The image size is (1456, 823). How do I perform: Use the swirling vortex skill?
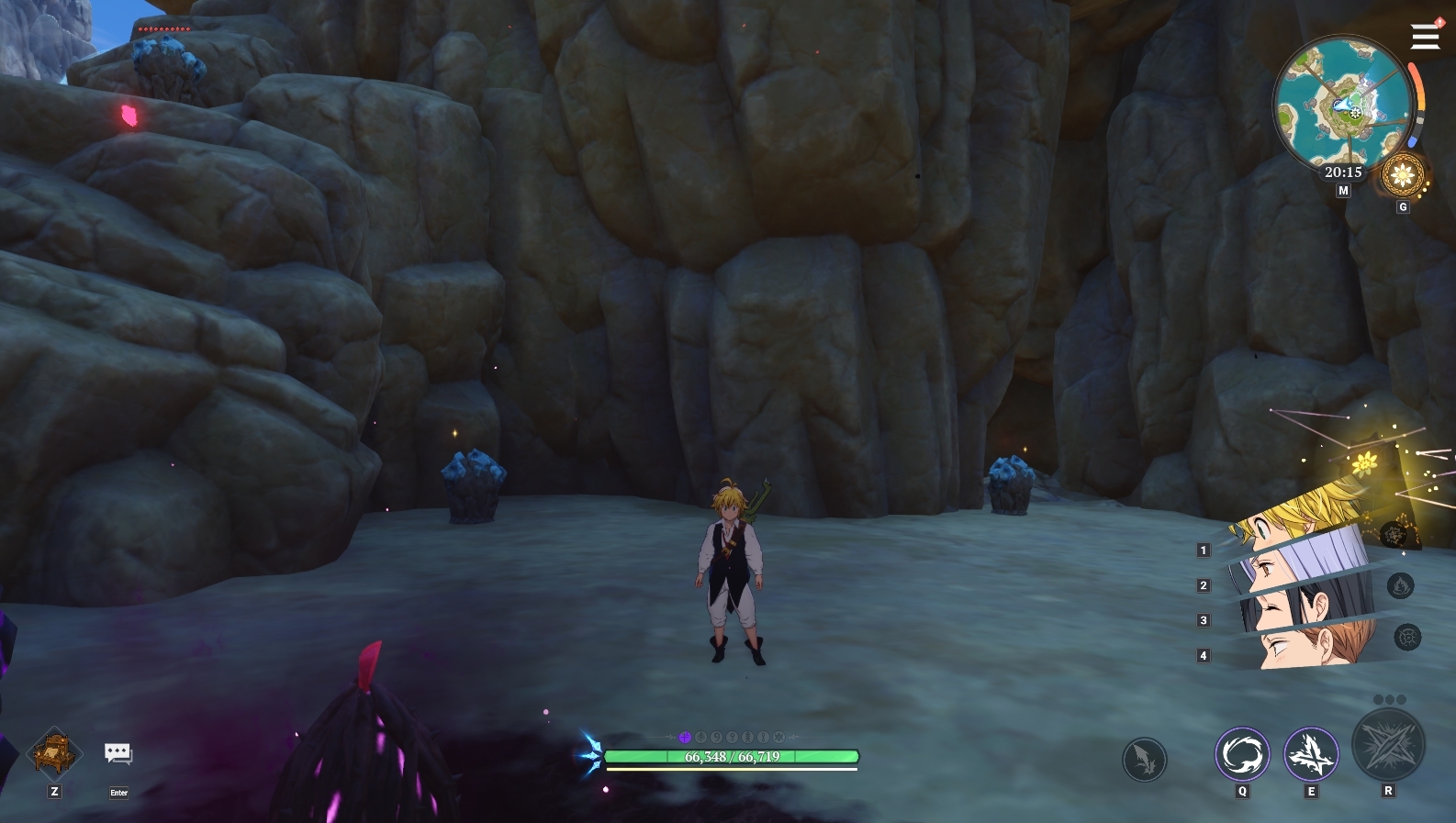(x=1242, y=754)
